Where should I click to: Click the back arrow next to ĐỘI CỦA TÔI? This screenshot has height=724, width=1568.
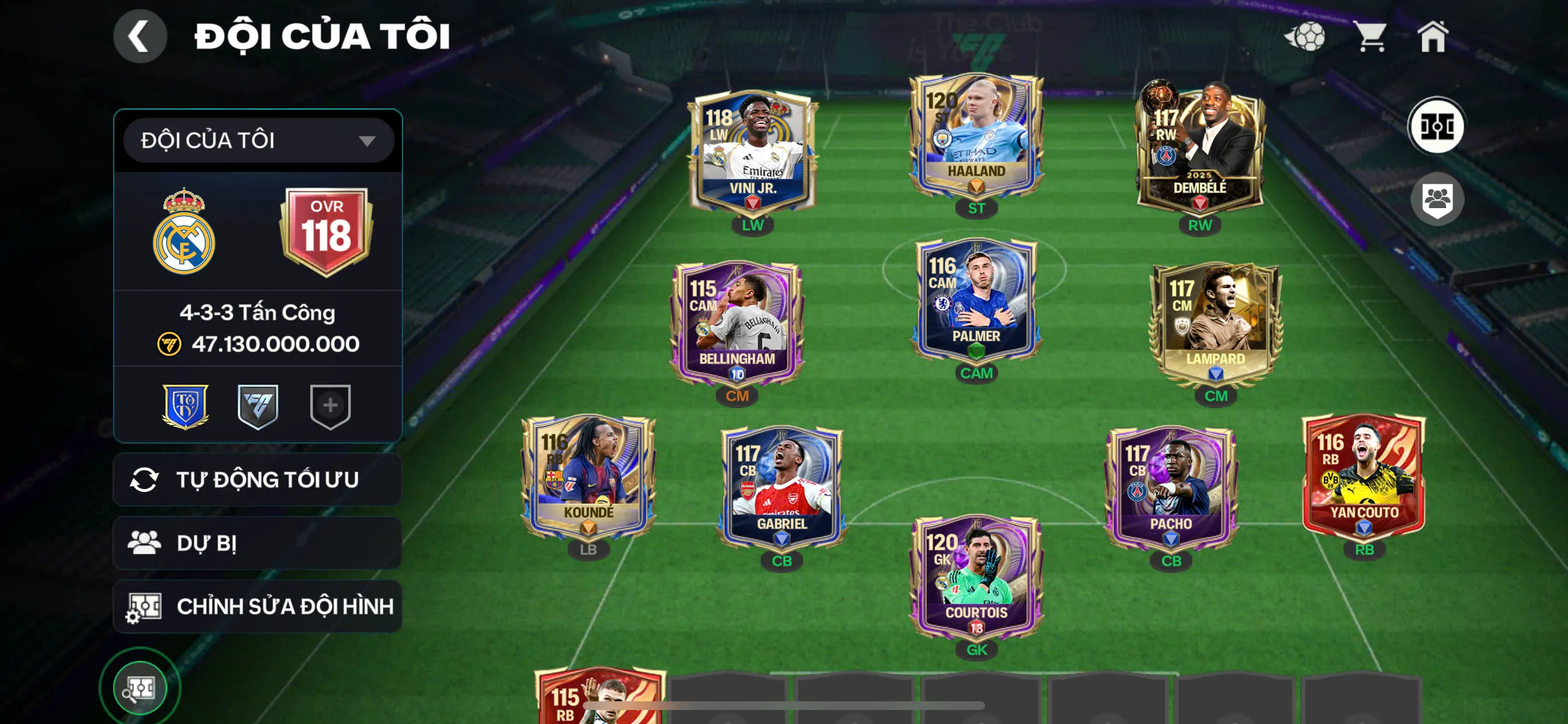[140, 36]
